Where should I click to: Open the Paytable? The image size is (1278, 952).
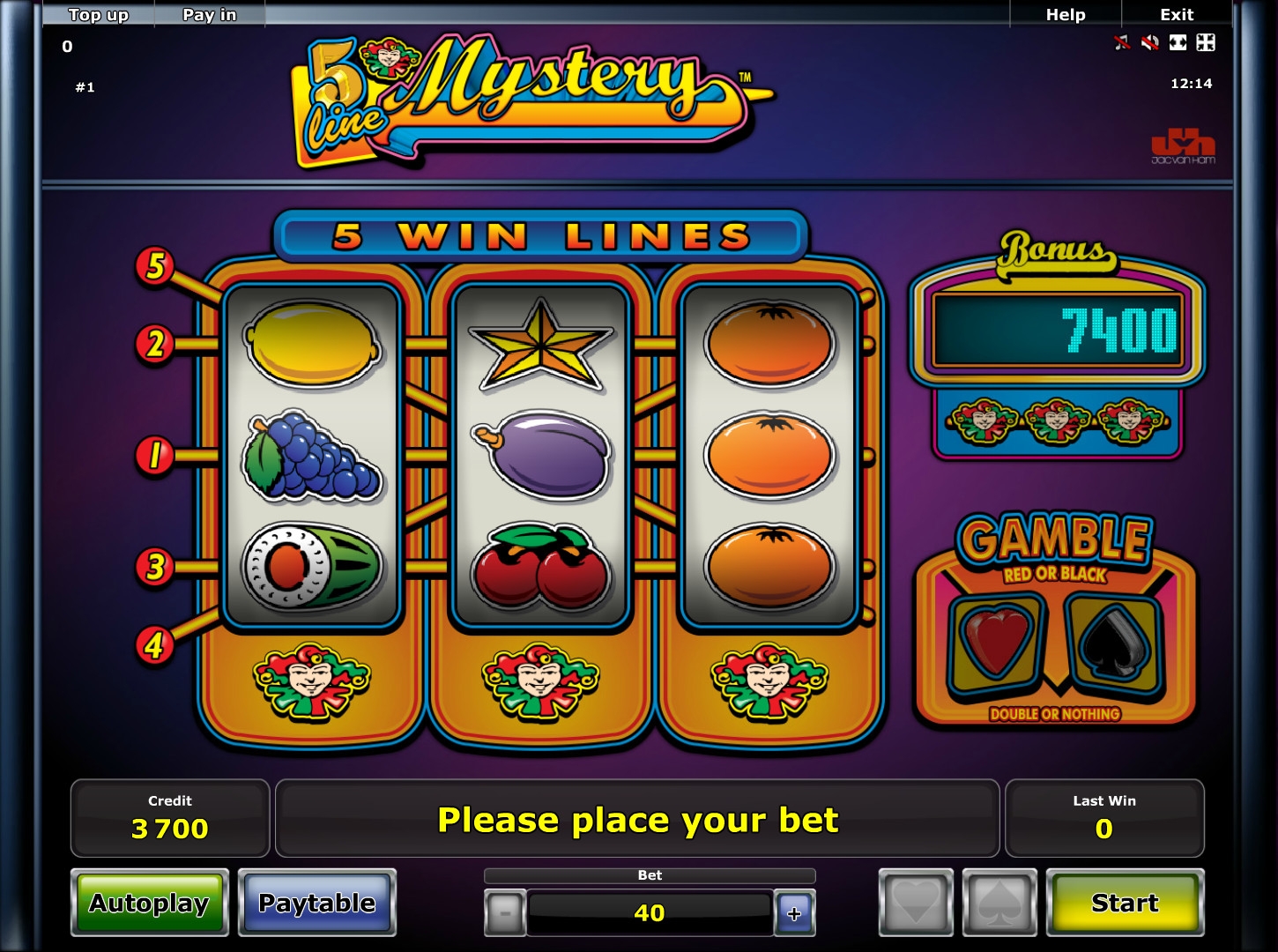316,903
